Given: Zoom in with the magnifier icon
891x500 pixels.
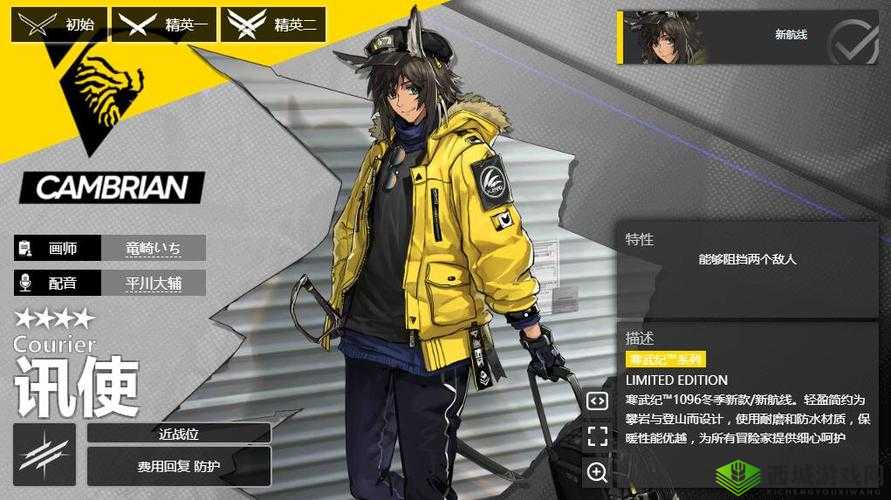Looking at the screenshot, I should pos(597,472).
